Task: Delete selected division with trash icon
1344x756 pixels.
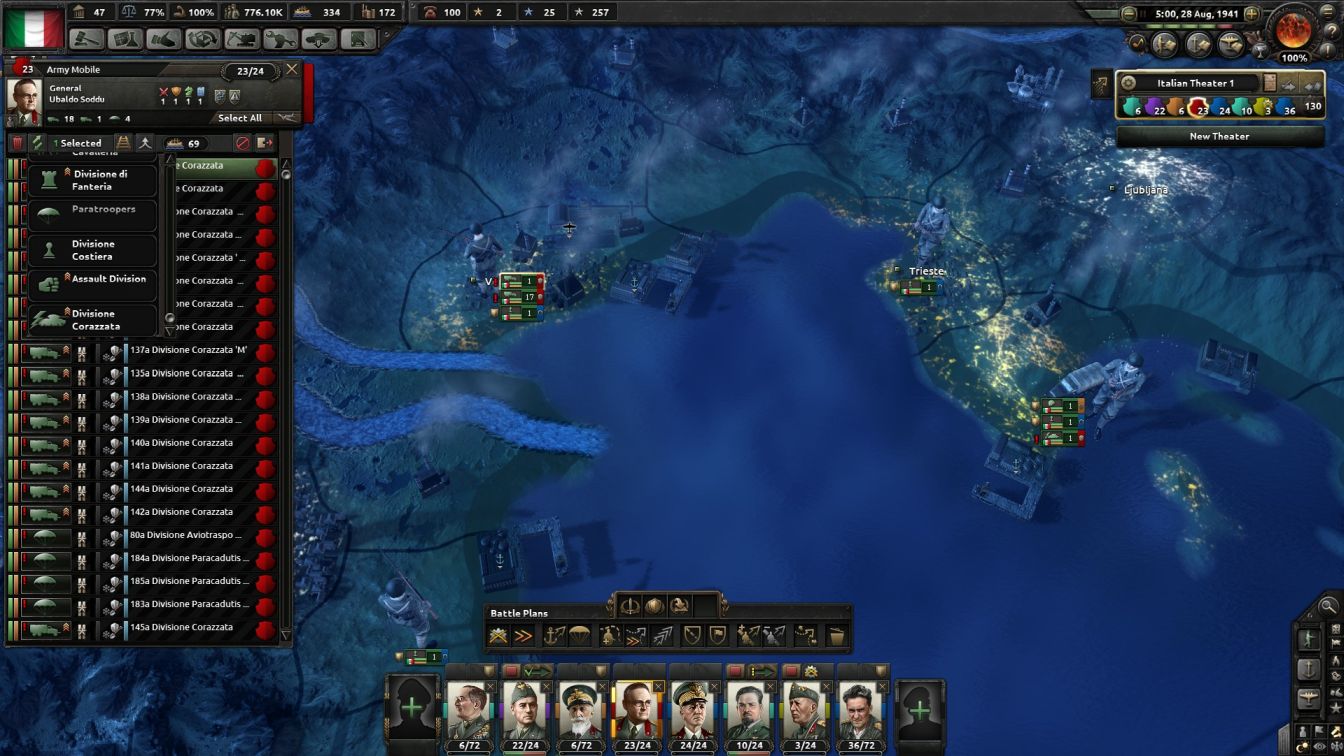Action: (19, 144)
